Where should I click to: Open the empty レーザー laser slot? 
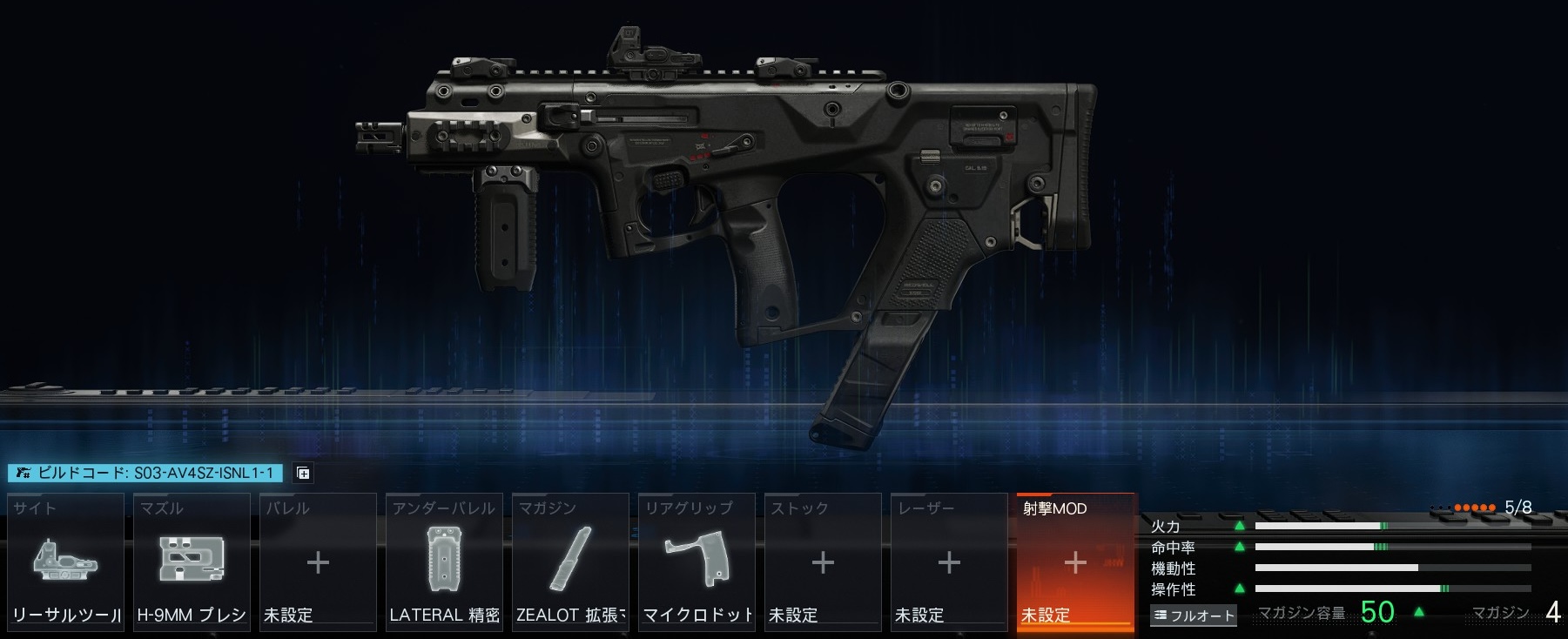[x=949, y=561]
